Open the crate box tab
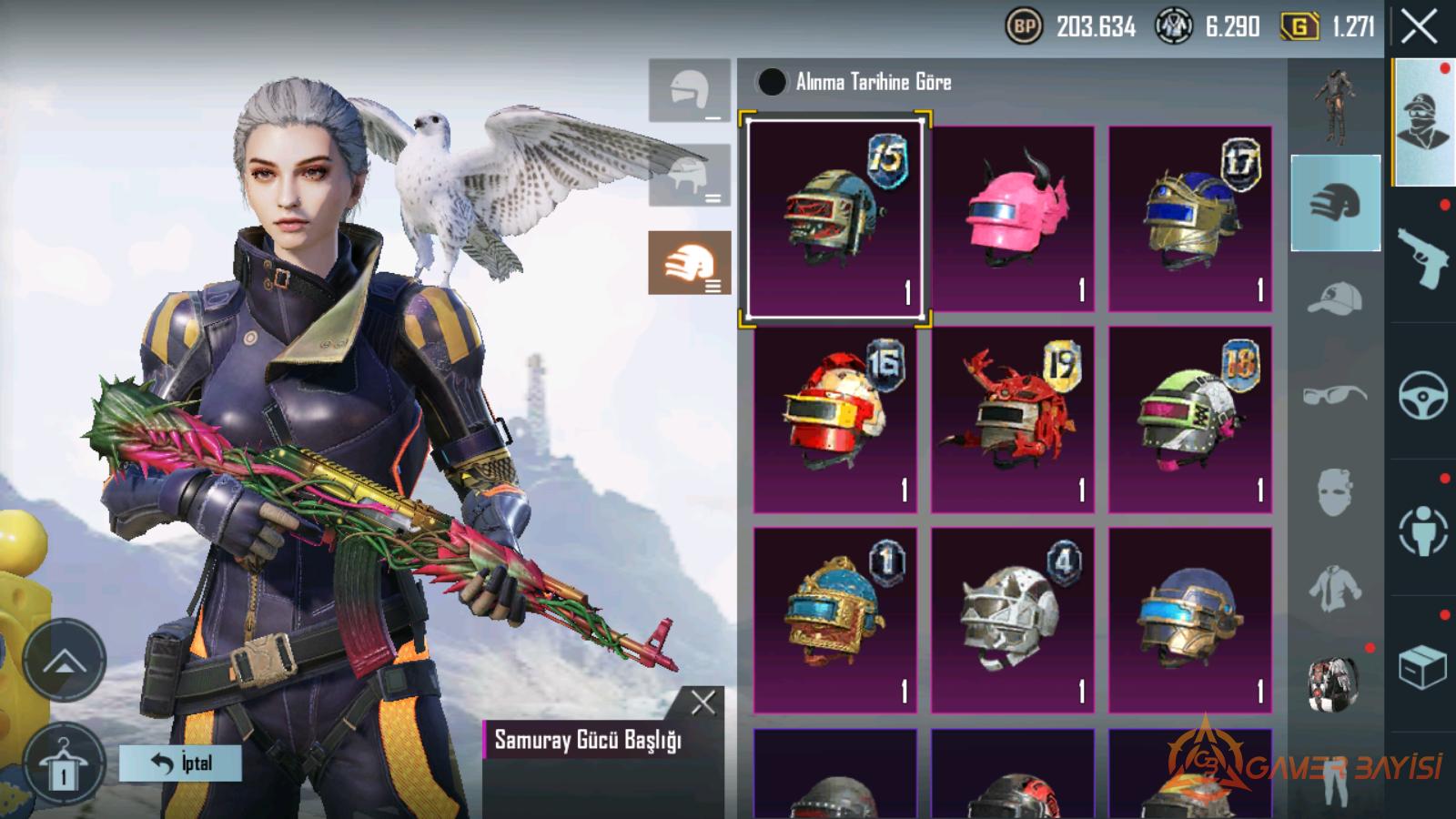Screen dimensions: 1456x819 tap(1422, 667)
